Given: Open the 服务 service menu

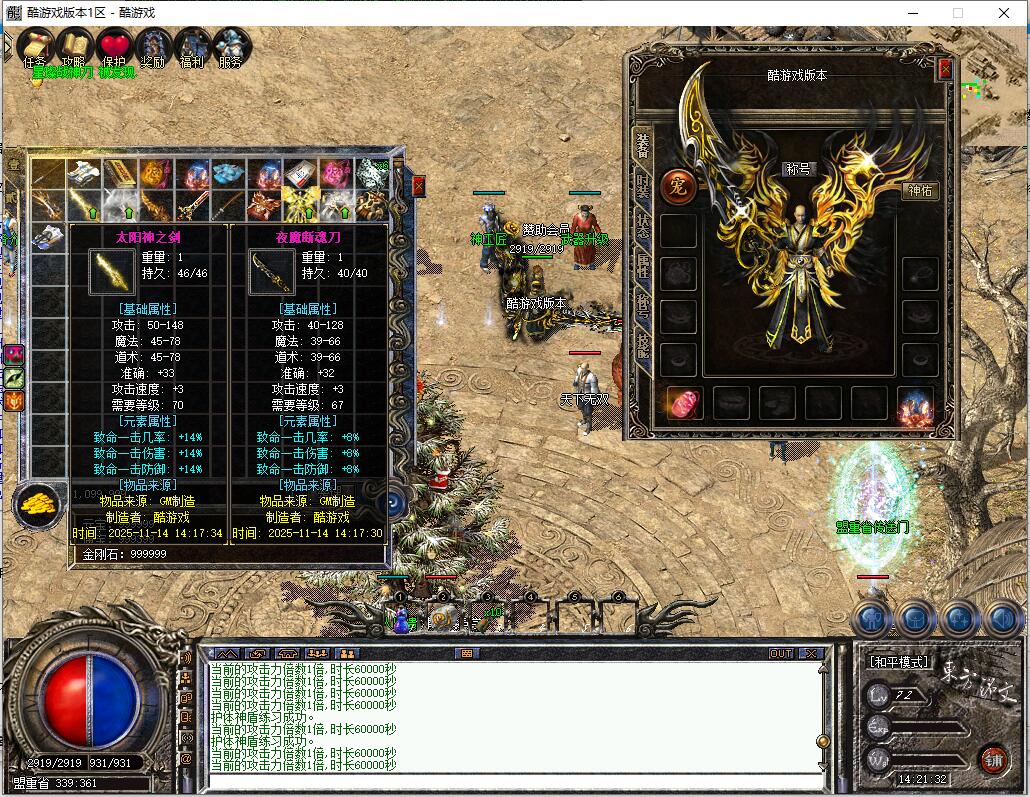Looking at the screenshot, I should pyautogui.click(x=231, y=47).
